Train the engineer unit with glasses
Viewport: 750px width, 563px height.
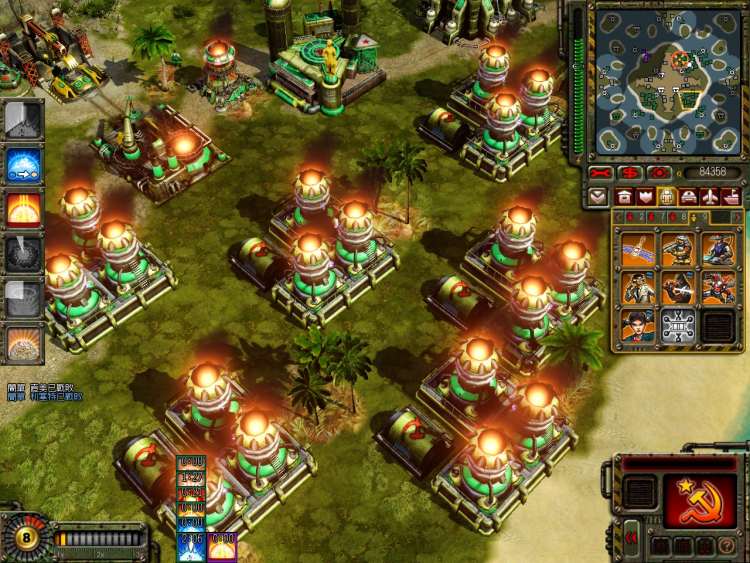click(638, 288)
